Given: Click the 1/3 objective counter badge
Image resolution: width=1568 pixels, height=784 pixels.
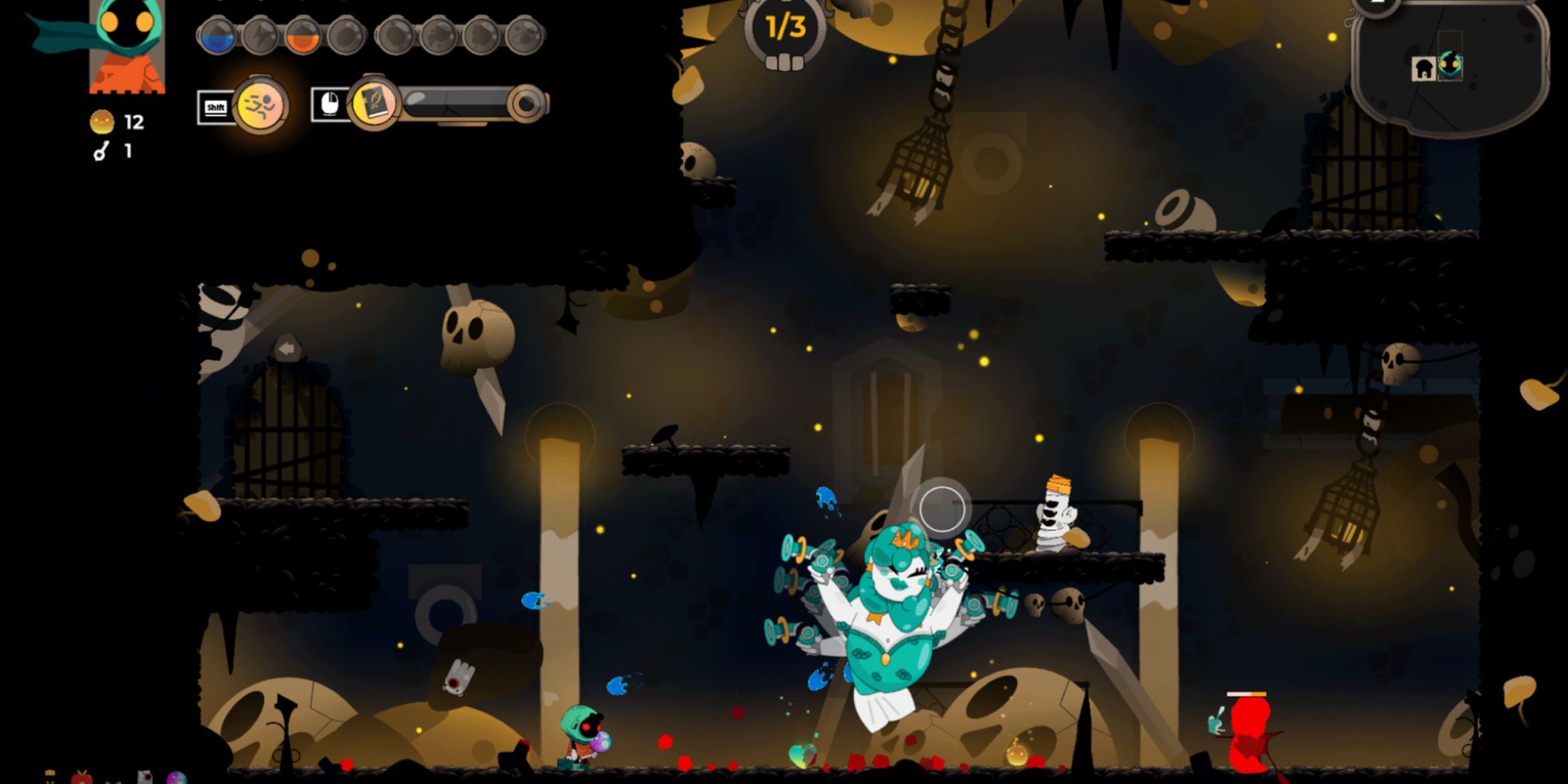Looking at the screenshot, I should tap(784, 29).
